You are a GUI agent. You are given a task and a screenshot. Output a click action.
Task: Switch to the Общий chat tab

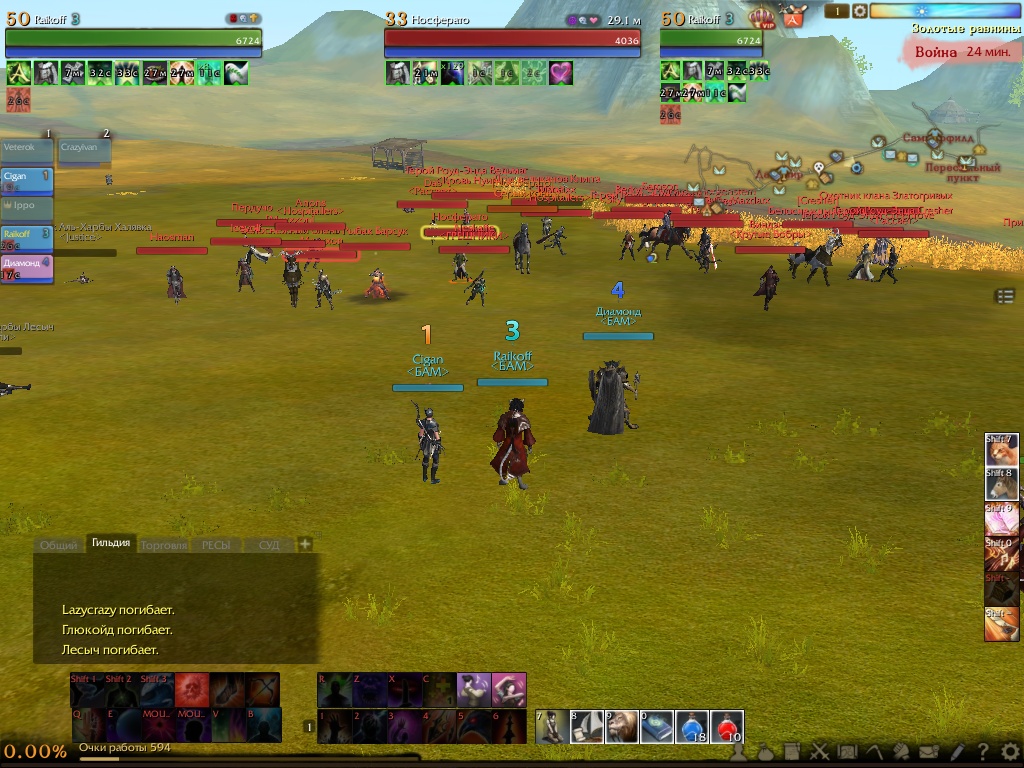[58, 545]
